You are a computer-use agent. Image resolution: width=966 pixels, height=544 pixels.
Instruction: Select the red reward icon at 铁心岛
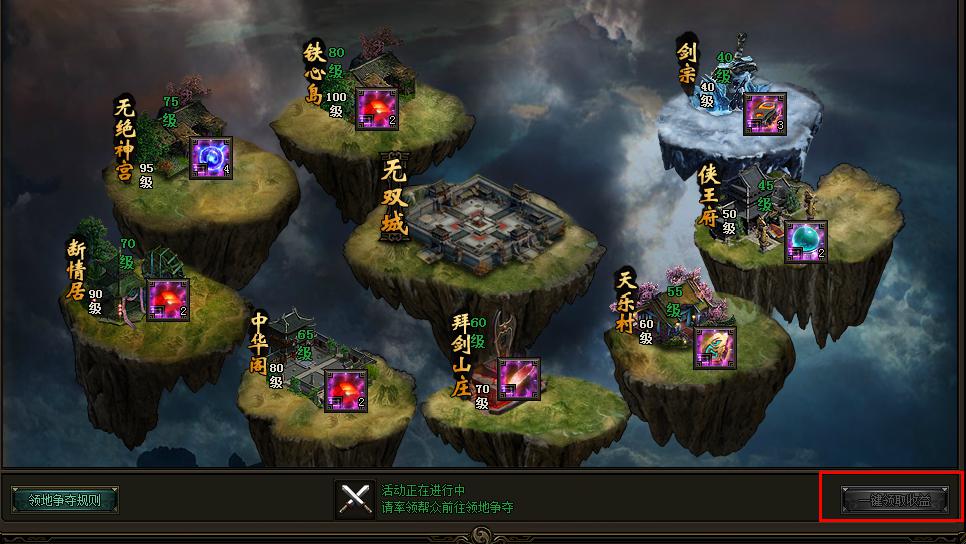pyautogui.click(x=378, y=109)
